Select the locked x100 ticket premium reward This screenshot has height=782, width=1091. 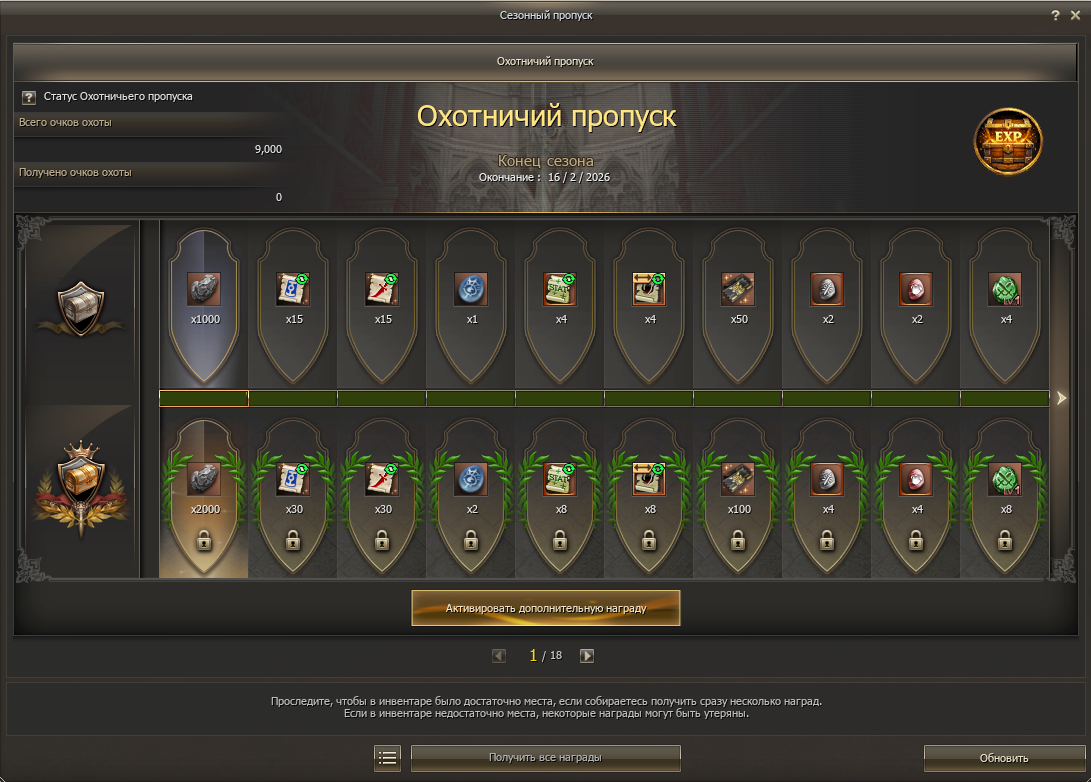[738, 480]
